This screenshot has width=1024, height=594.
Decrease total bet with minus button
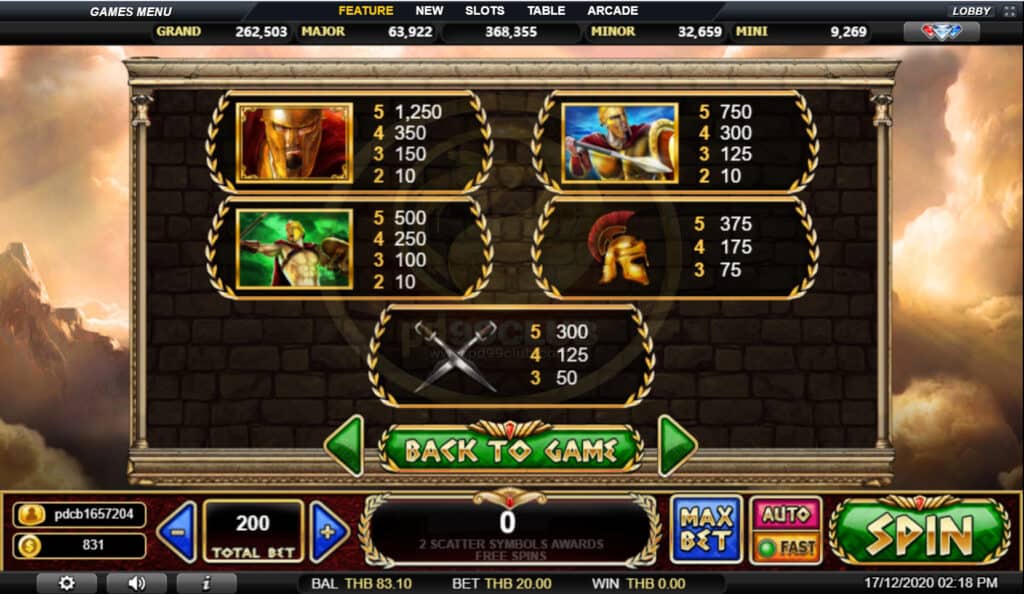176,530
